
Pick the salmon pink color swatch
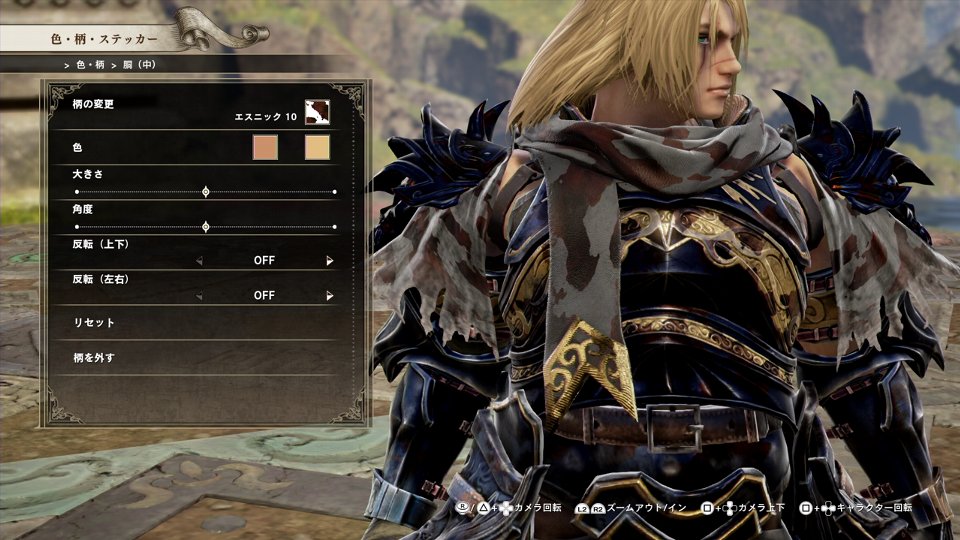coord(264,148)
